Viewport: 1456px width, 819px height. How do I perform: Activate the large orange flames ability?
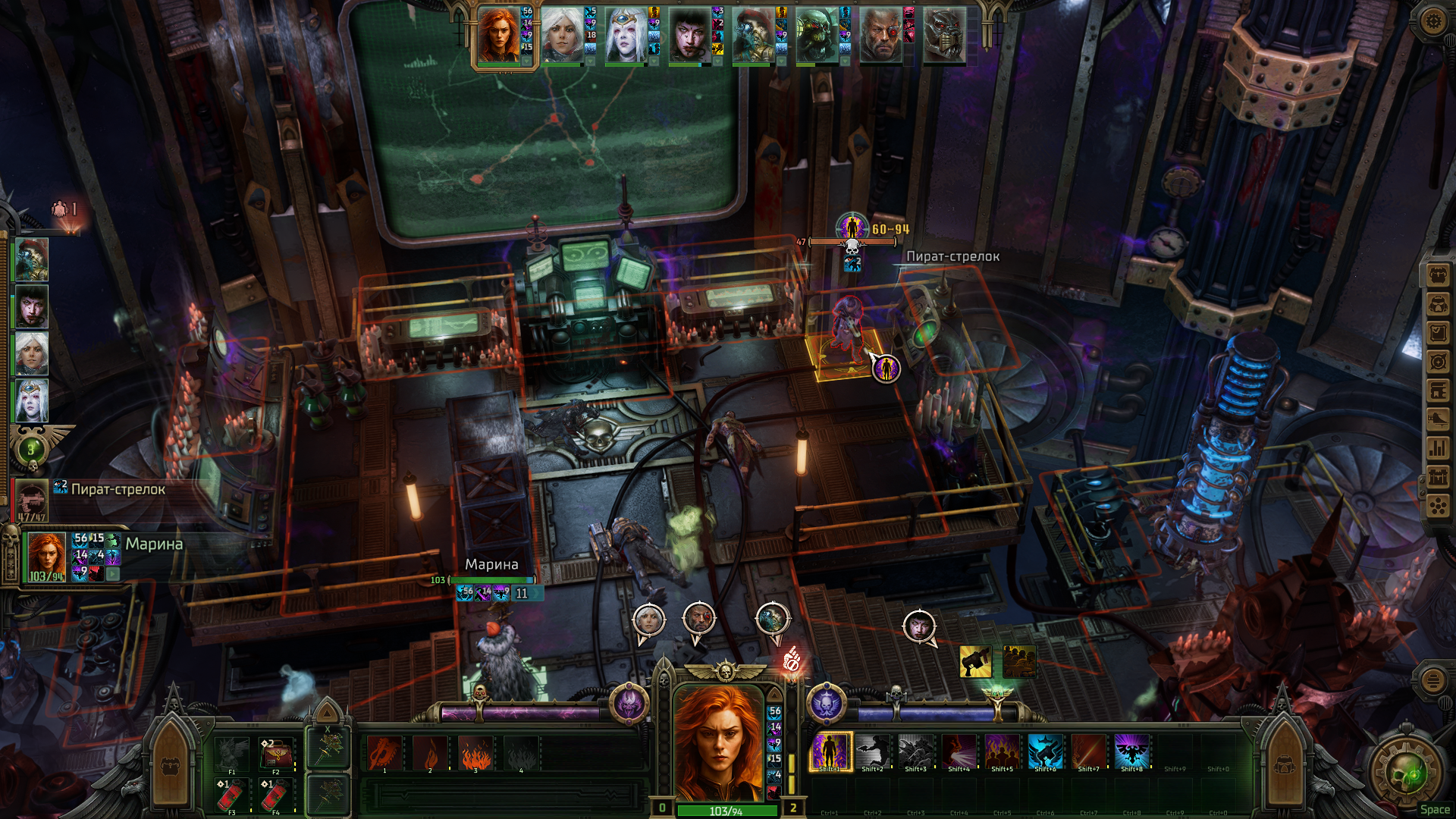coord(475,753)
